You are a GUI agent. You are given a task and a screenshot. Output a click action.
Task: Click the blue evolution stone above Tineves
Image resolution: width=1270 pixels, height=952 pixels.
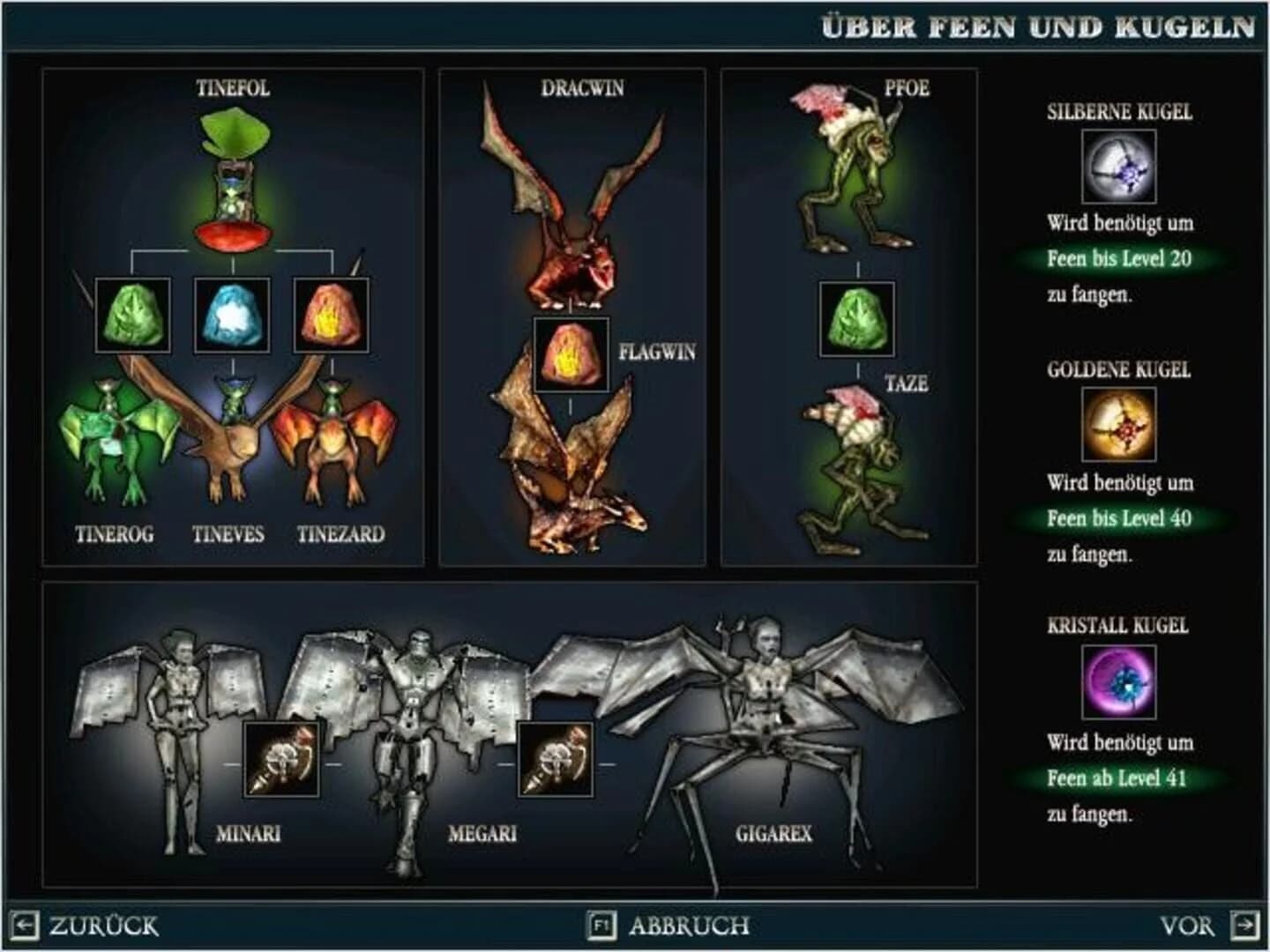[229, 316]
